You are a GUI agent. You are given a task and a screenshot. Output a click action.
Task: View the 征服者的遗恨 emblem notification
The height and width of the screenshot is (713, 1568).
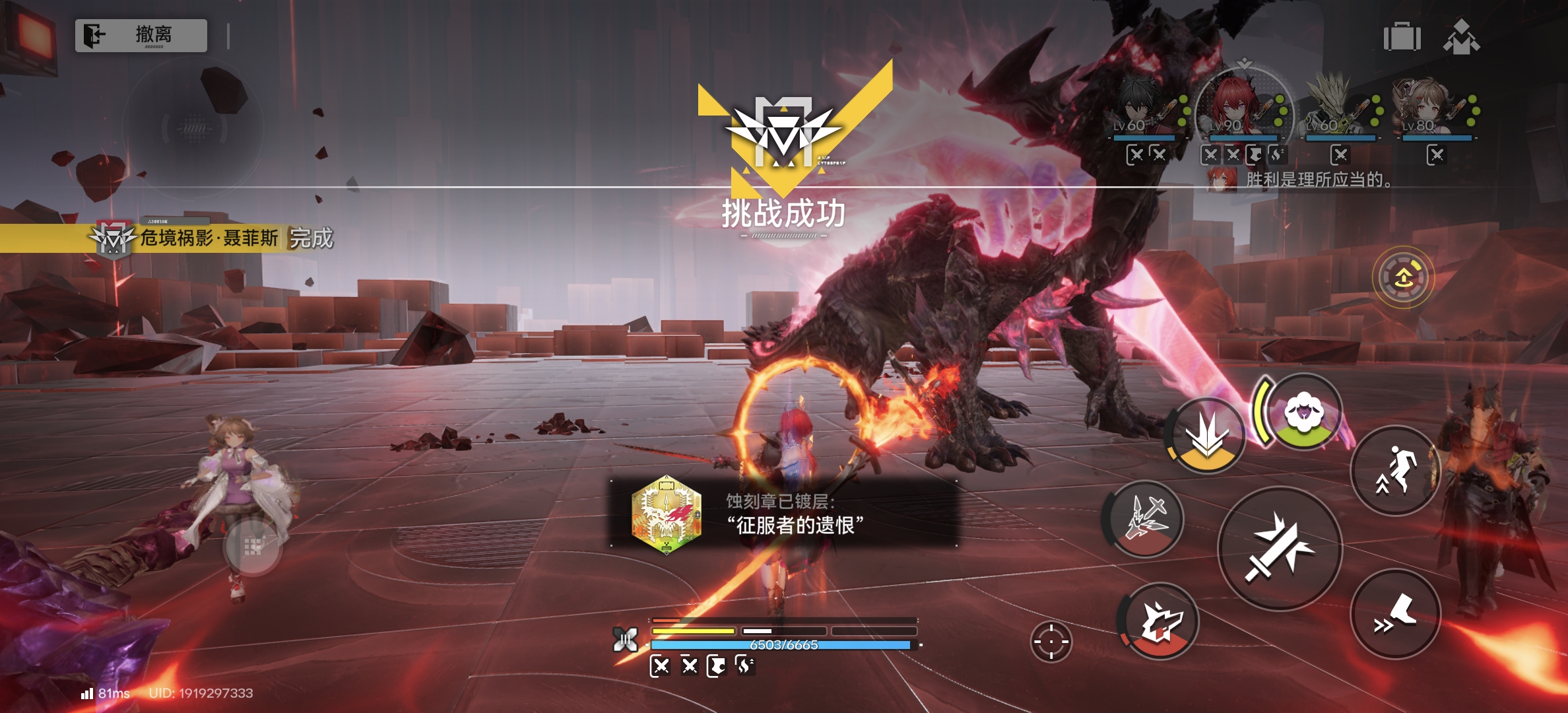783,514
